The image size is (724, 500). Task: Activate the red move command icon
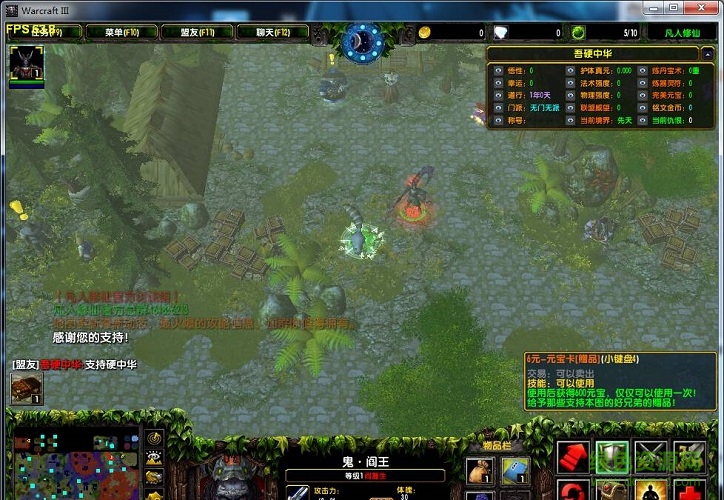(574, 458)
